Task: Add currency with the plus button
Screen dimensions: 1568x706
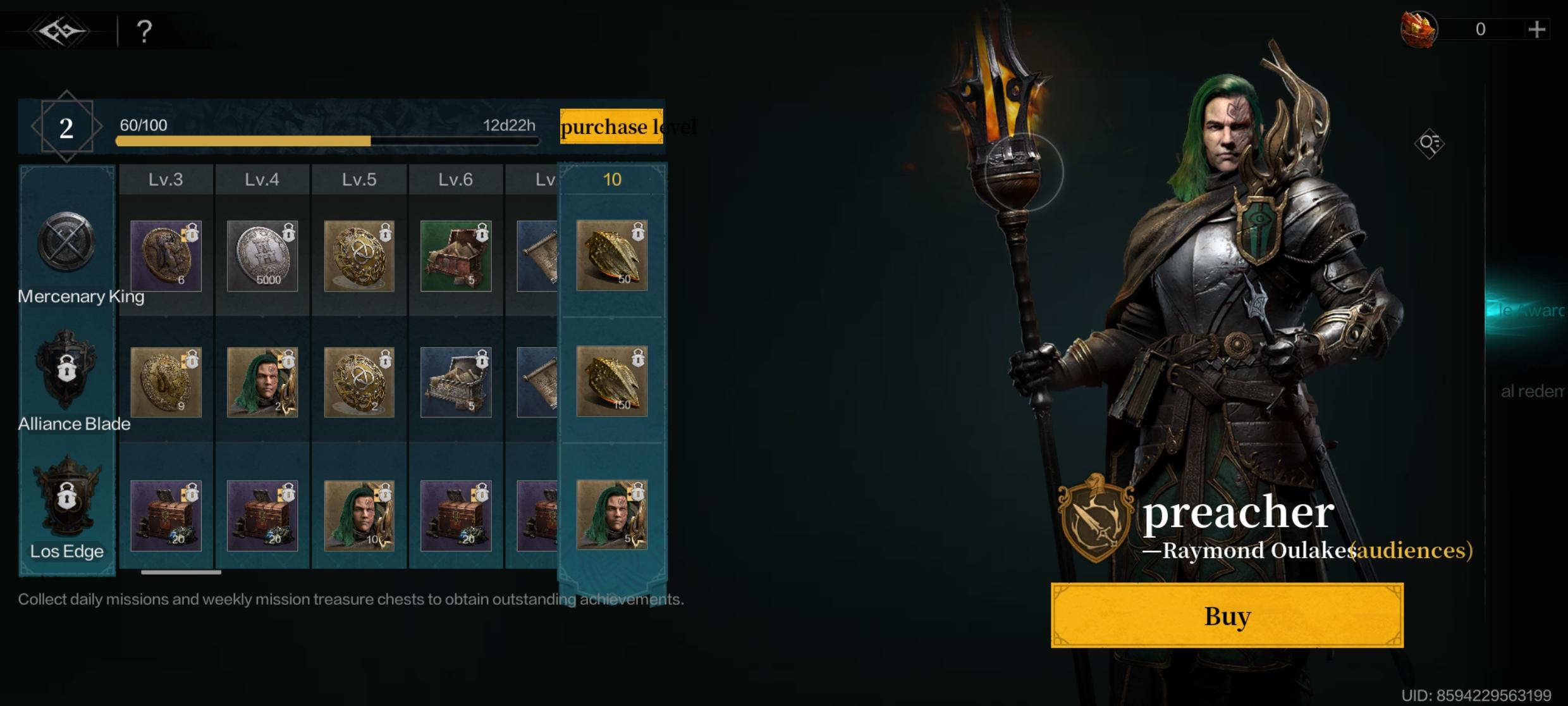Action: (x=1536, y=29)
